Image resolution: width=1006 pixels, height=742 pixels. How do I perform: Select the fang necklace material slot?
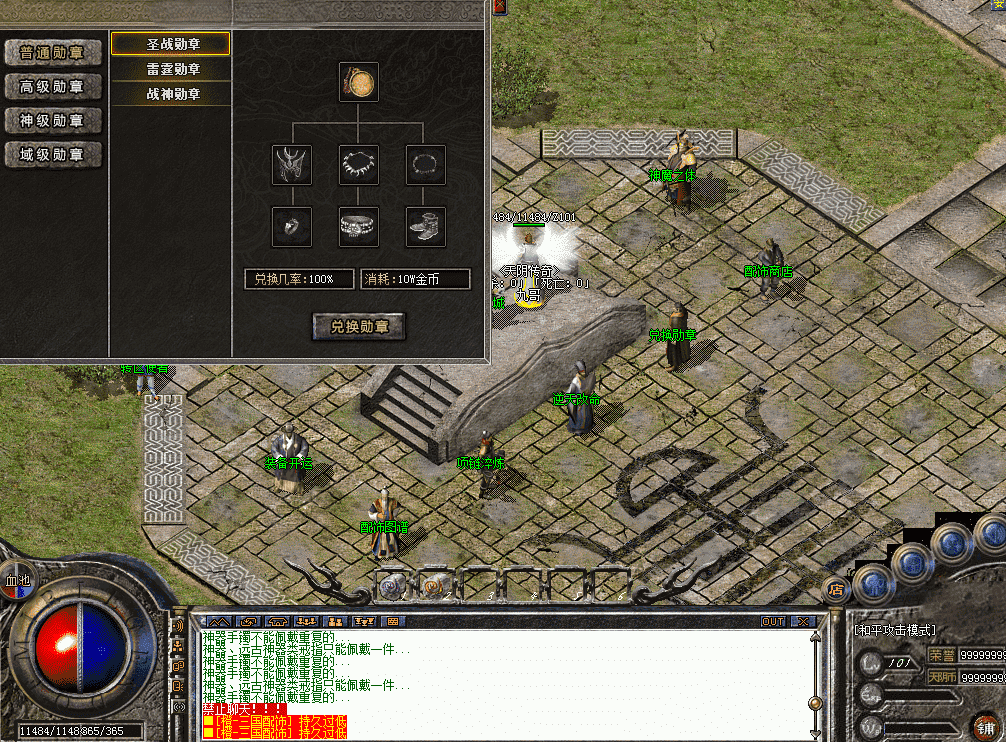(x=359, y=165)
